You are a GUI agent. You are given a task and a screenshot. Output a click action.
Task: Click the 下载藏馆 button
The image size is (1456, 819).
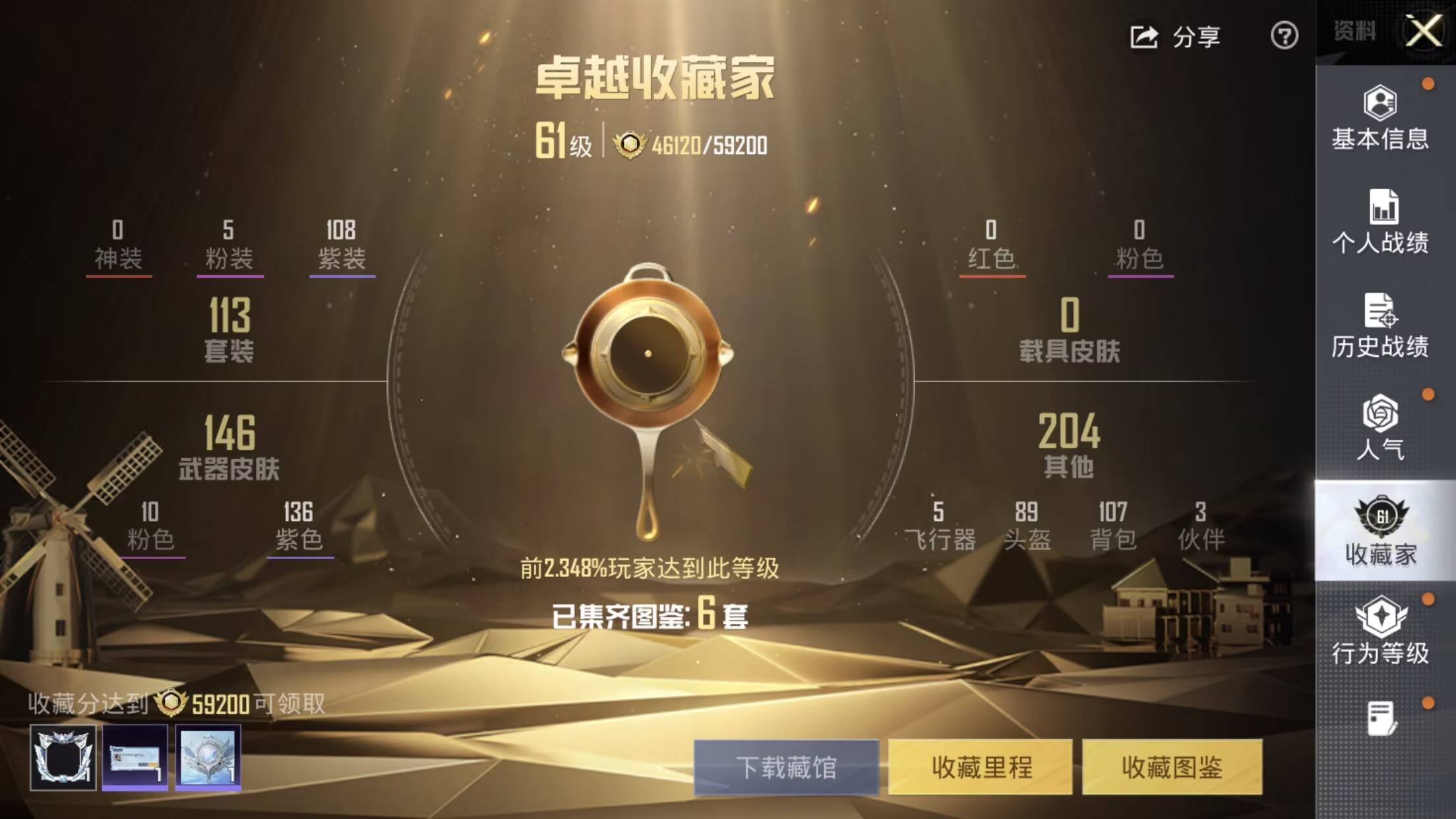[786, 767]
